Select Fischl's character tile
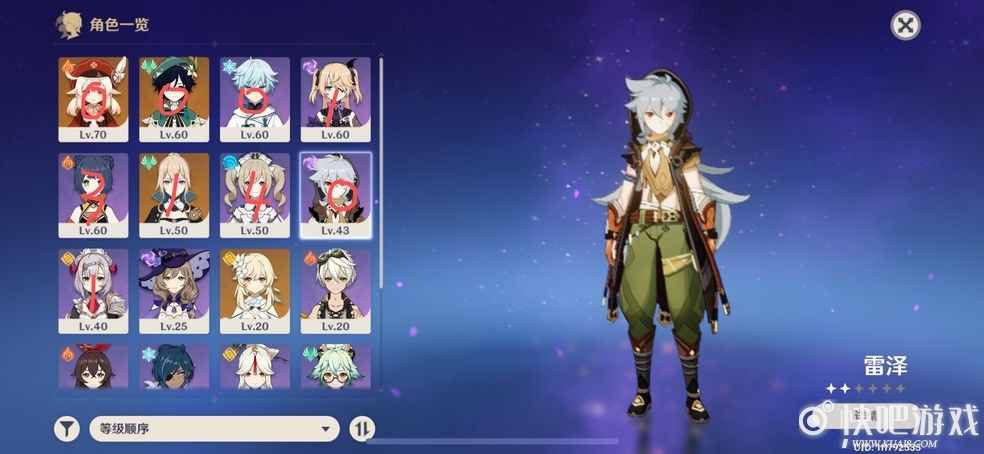 335,98
